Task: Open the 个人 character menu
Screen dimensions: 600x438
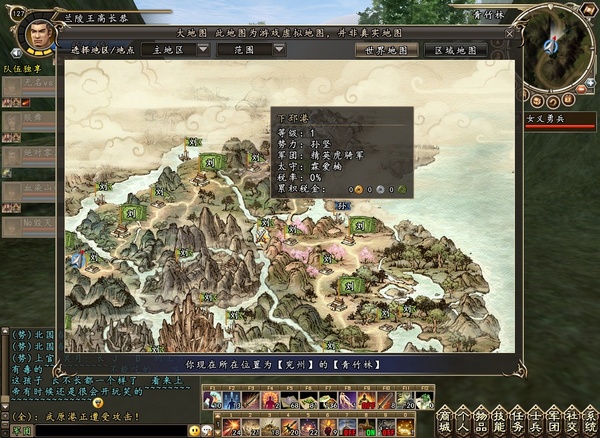Action: coord(461,420)
